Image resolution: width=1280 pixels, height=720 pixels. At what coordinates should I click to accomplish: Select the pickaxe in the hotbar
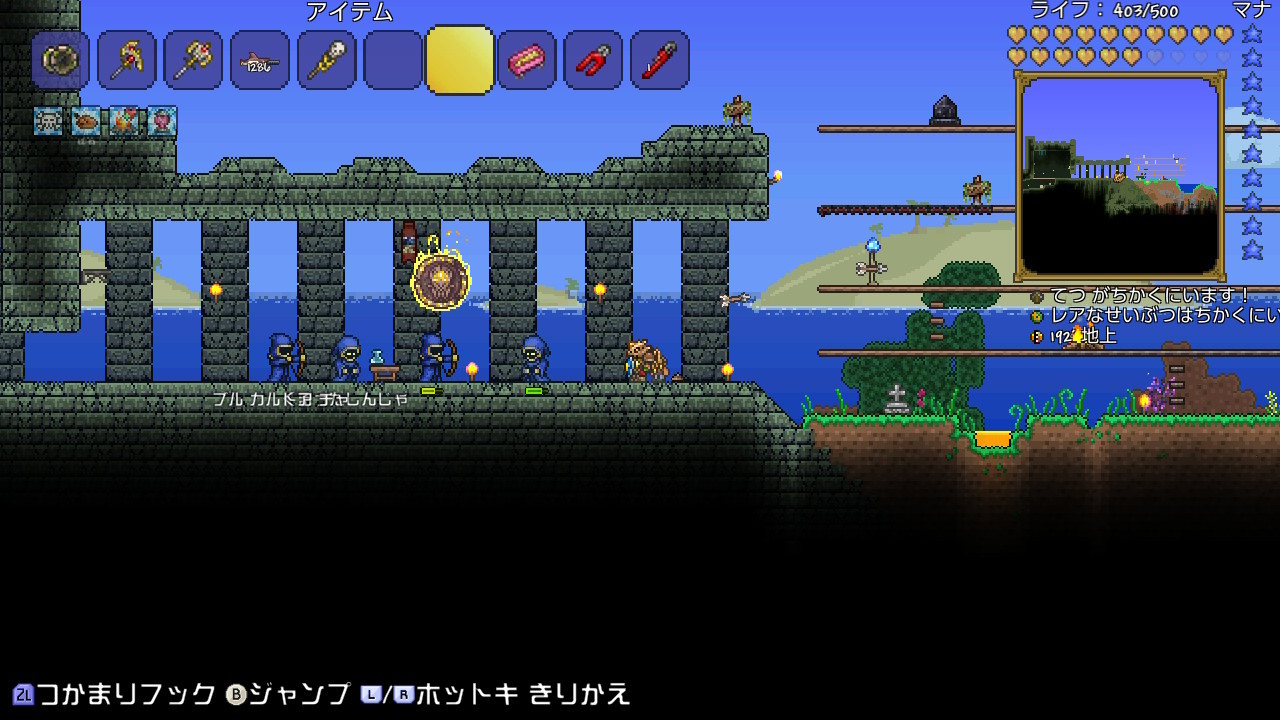(x=126, y=60)
